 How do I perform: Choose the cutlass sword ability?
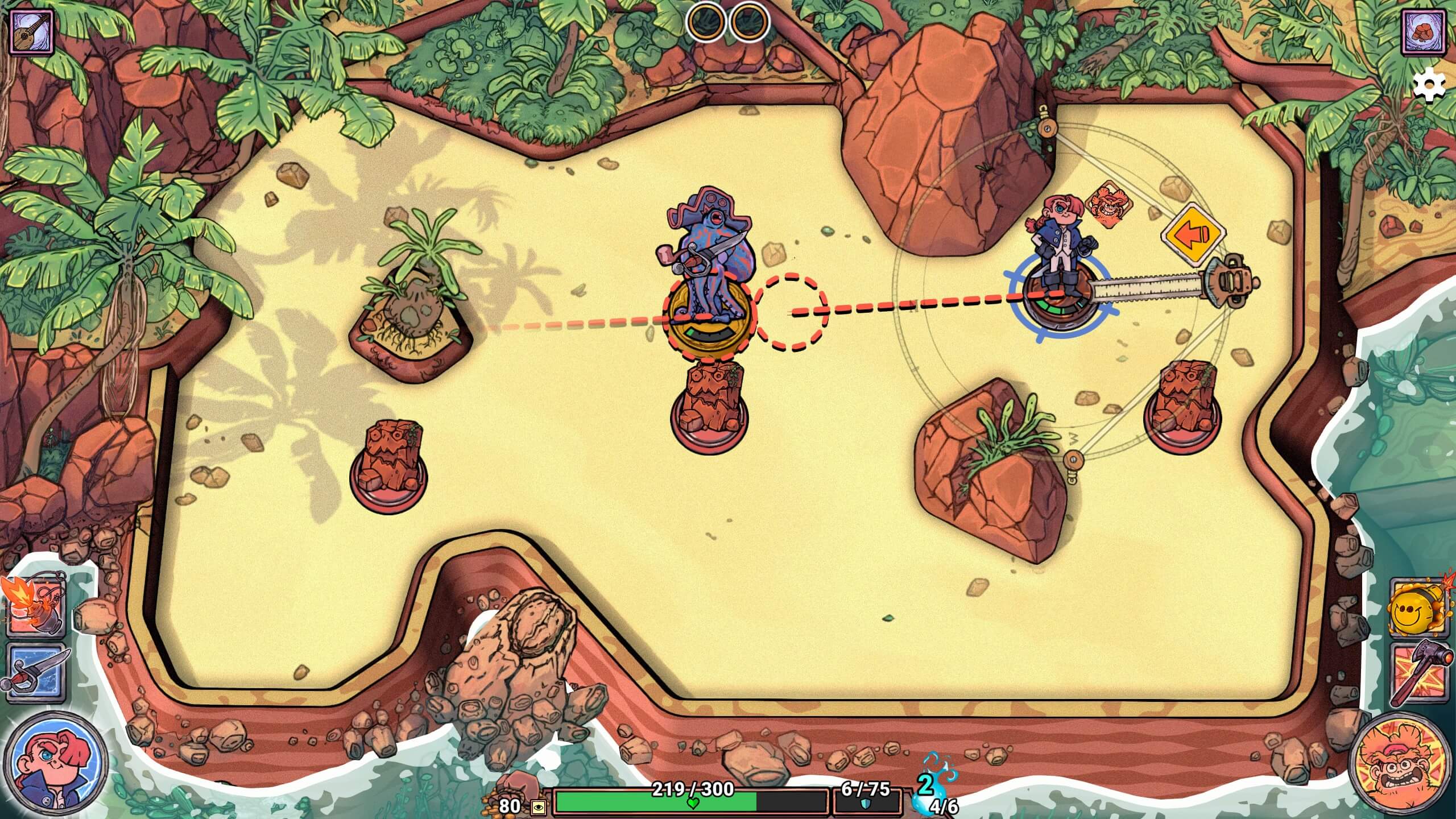point(35,673)
